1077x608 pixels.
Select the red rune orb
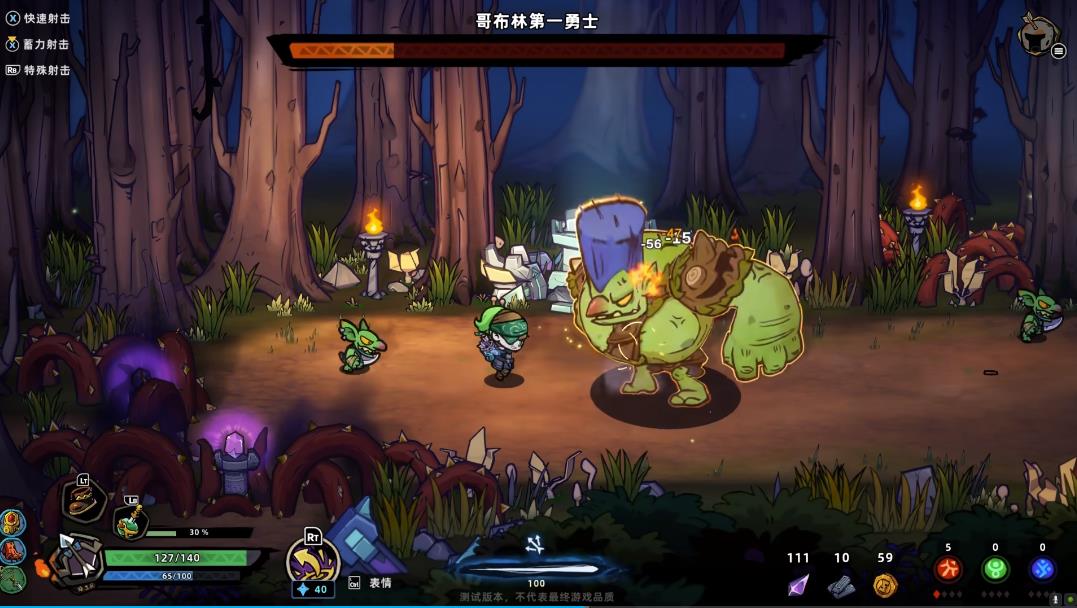click(947, 570)
